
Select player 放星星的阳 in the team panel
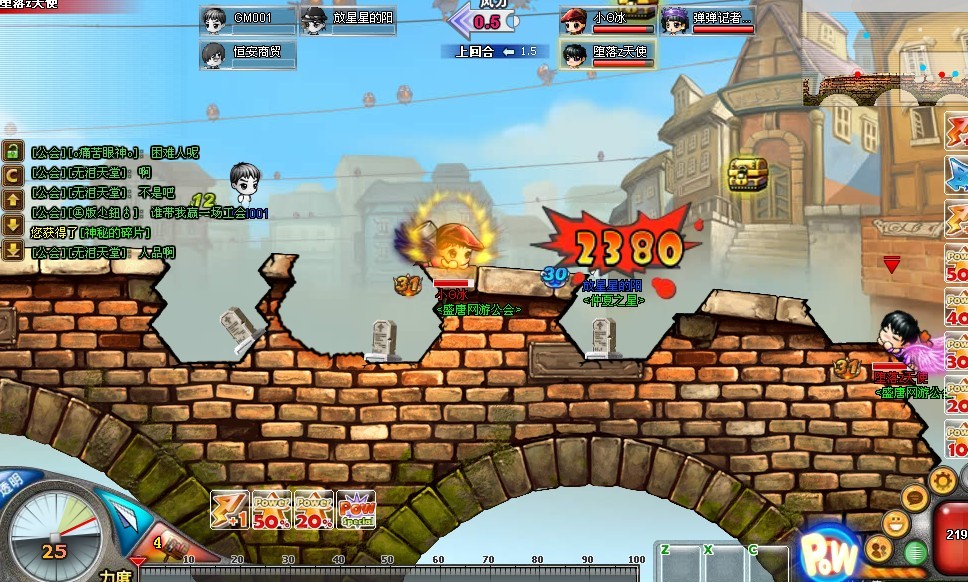[x=348, y=19]
